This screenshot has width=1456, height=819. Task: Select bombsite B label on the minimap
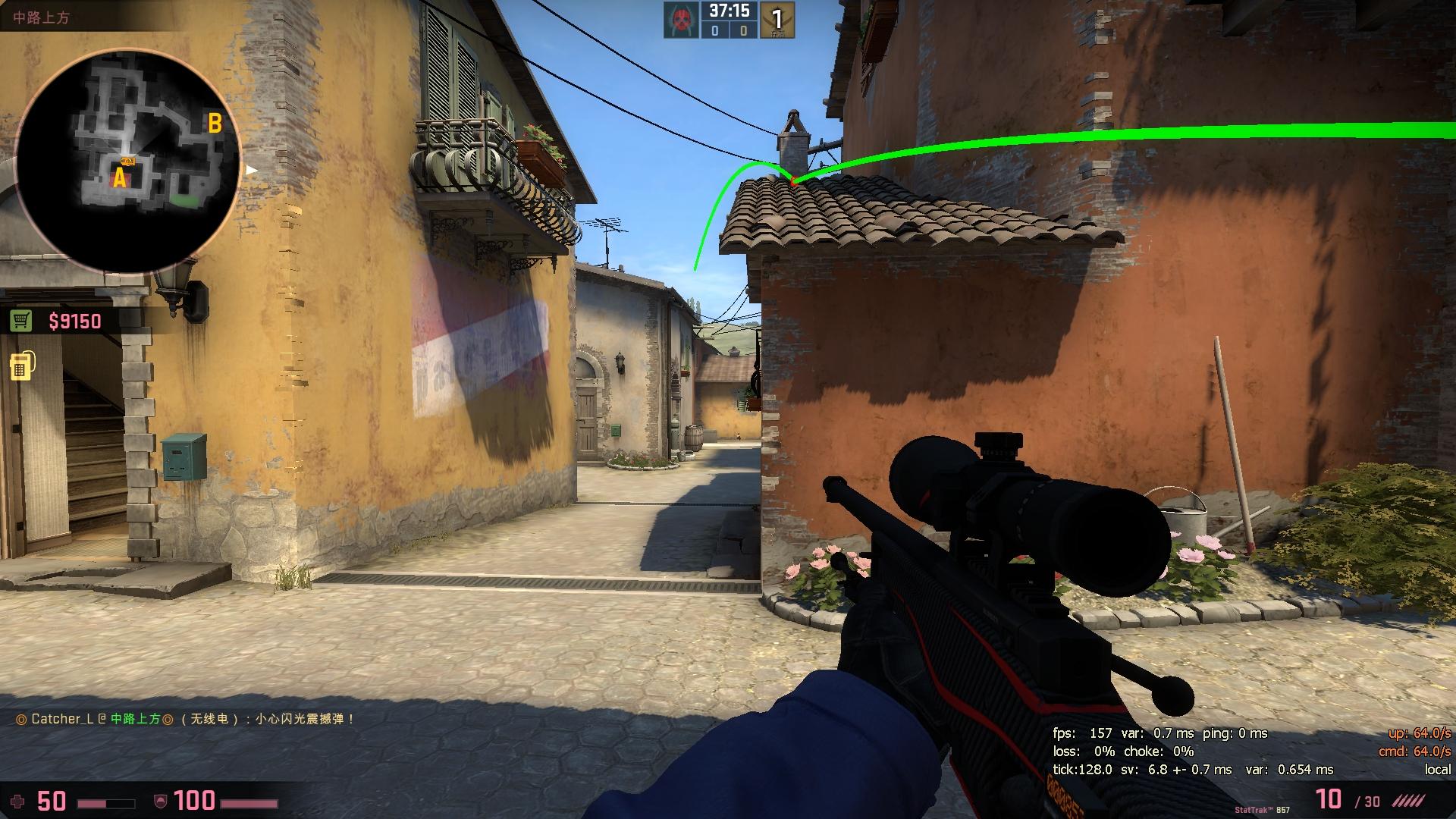(x=215, y=121)
